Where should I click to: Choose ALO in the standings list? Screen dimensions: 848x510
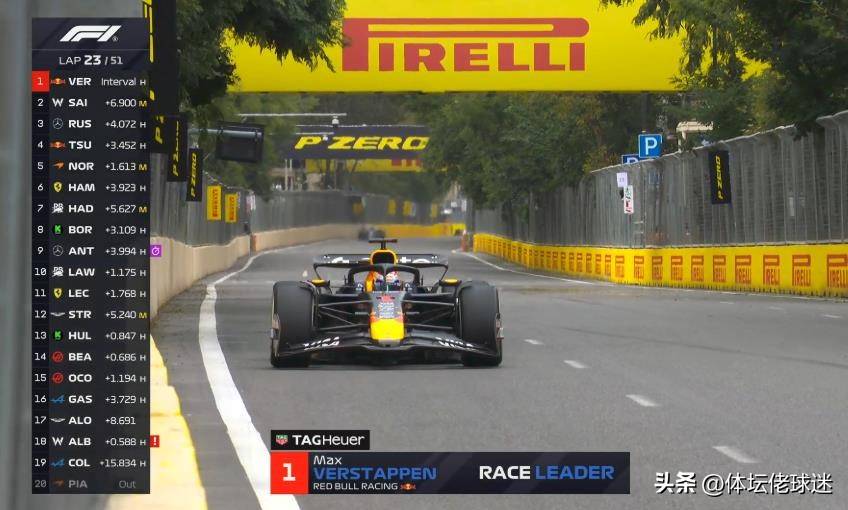coord(90,420)
